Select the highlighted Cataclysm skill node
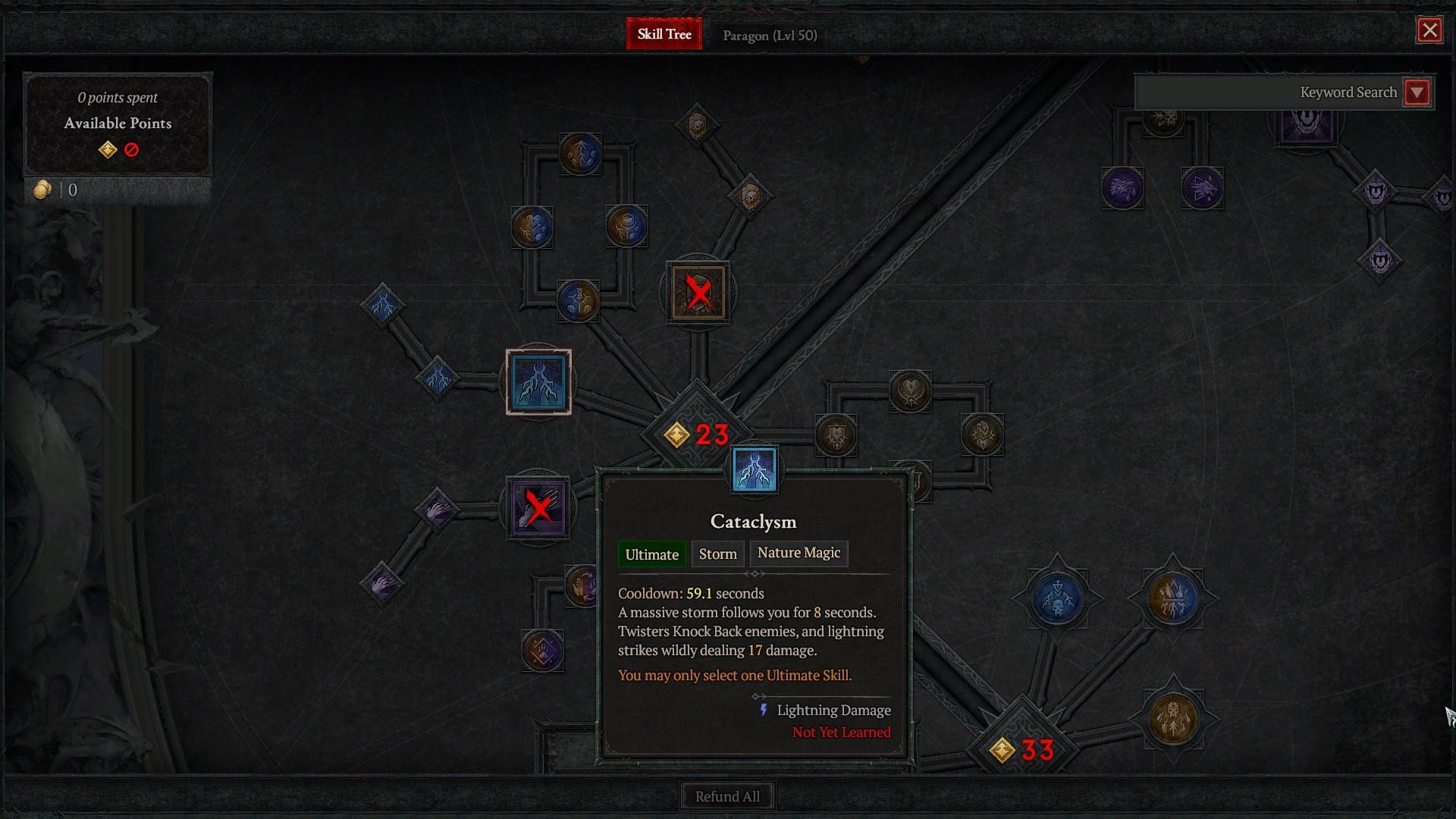Viewport: 1456px width, 819px height. tap(538, 382)
